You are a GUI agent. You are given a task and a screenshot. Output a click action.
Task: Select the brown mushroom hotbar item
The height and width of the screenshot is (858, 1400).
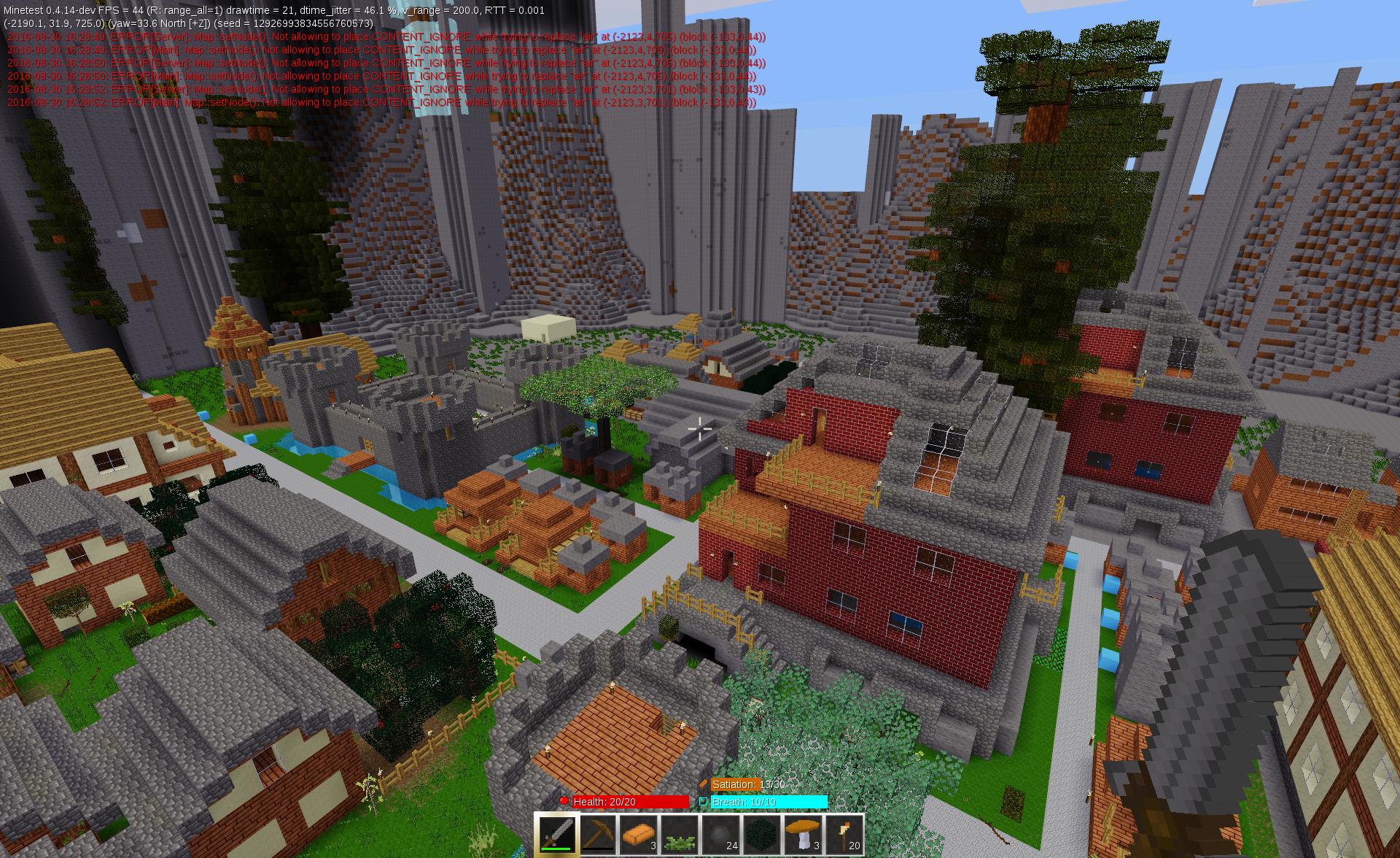(x=803, y=834)
